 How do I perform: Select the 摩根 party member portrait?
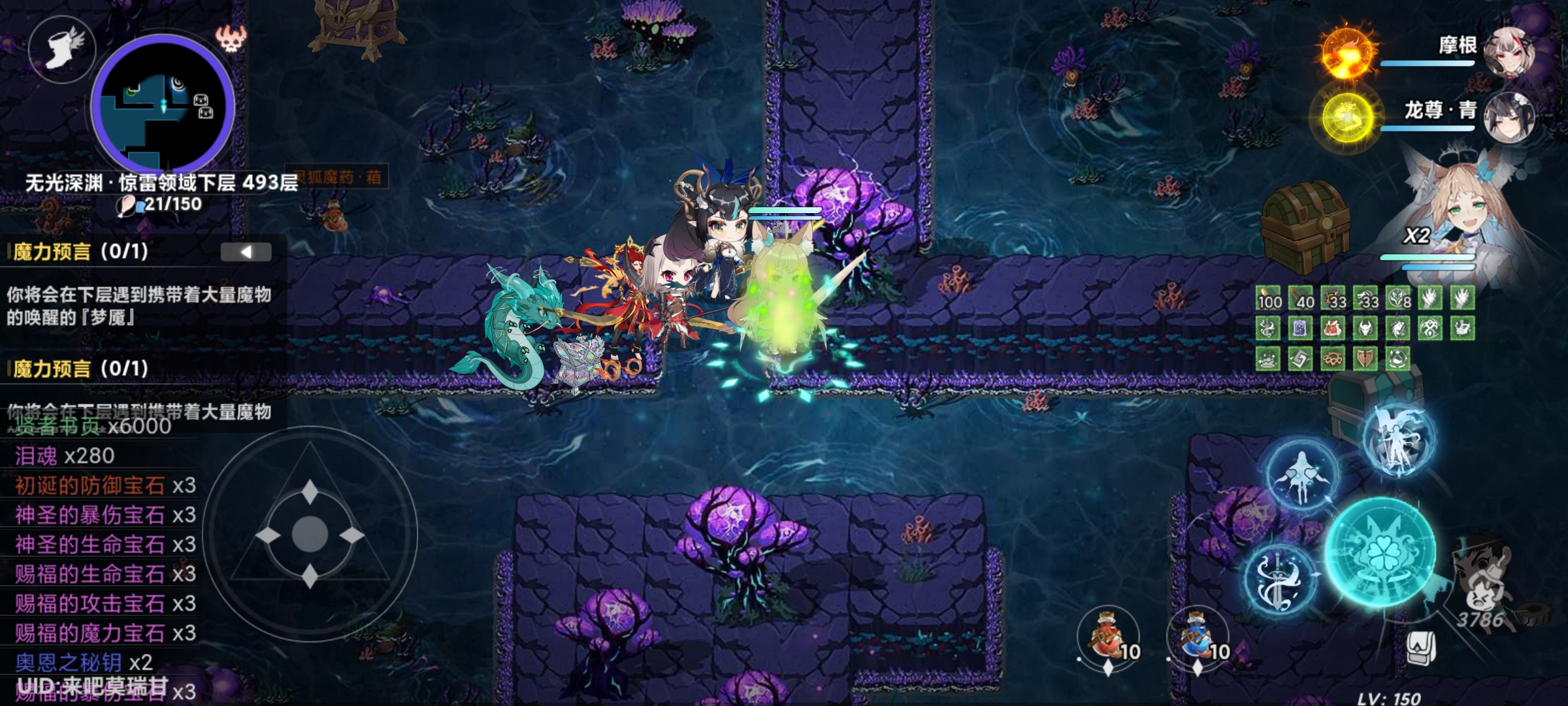1508,52
